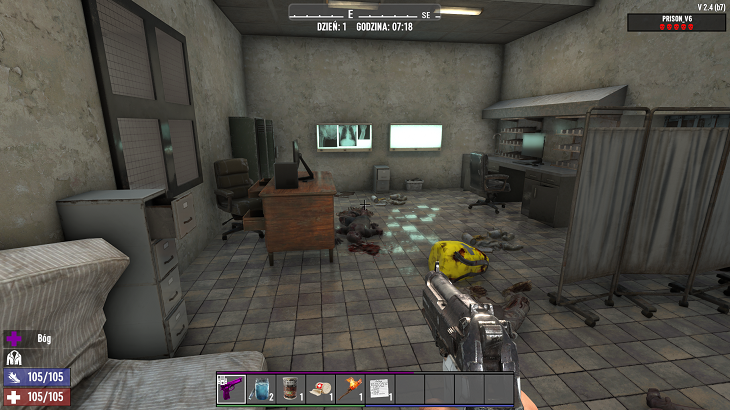This screenshot has height=410, width=730.
Task: Select the purple pistol hotbar slot
Action: (232, 388)
